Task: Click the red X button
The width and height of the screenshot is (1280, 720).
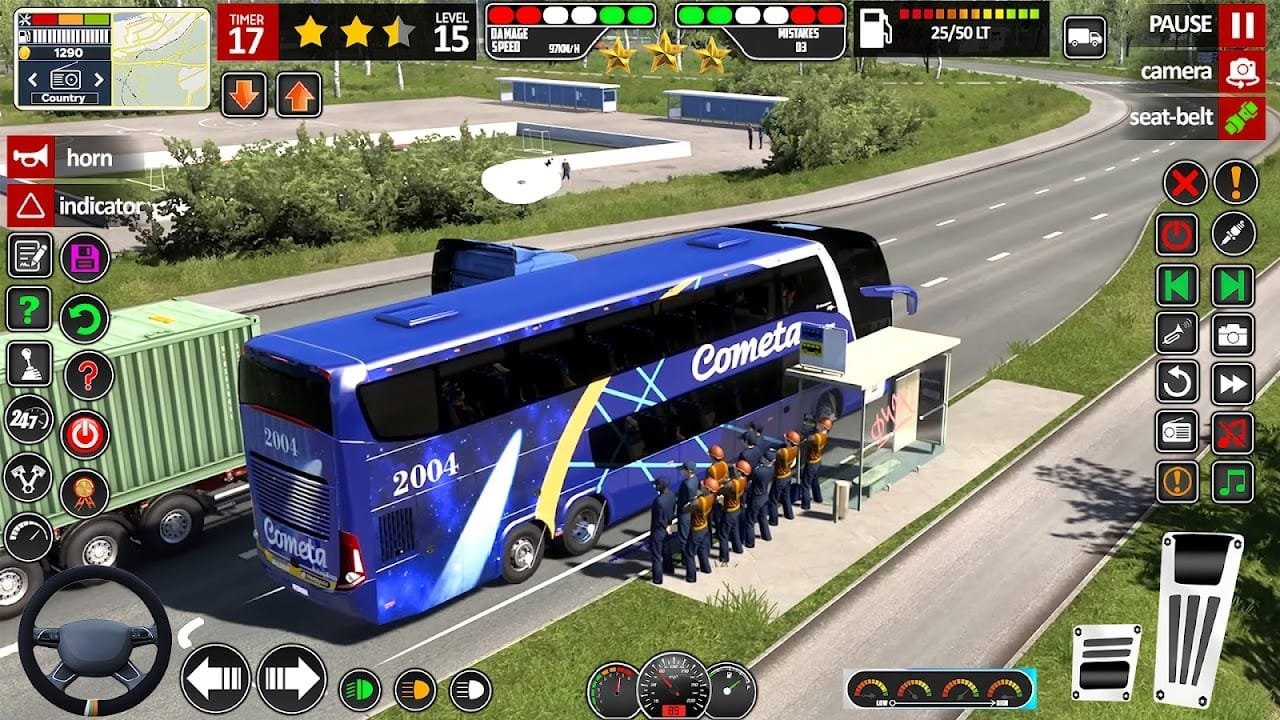Action: tap(1185, 184)
